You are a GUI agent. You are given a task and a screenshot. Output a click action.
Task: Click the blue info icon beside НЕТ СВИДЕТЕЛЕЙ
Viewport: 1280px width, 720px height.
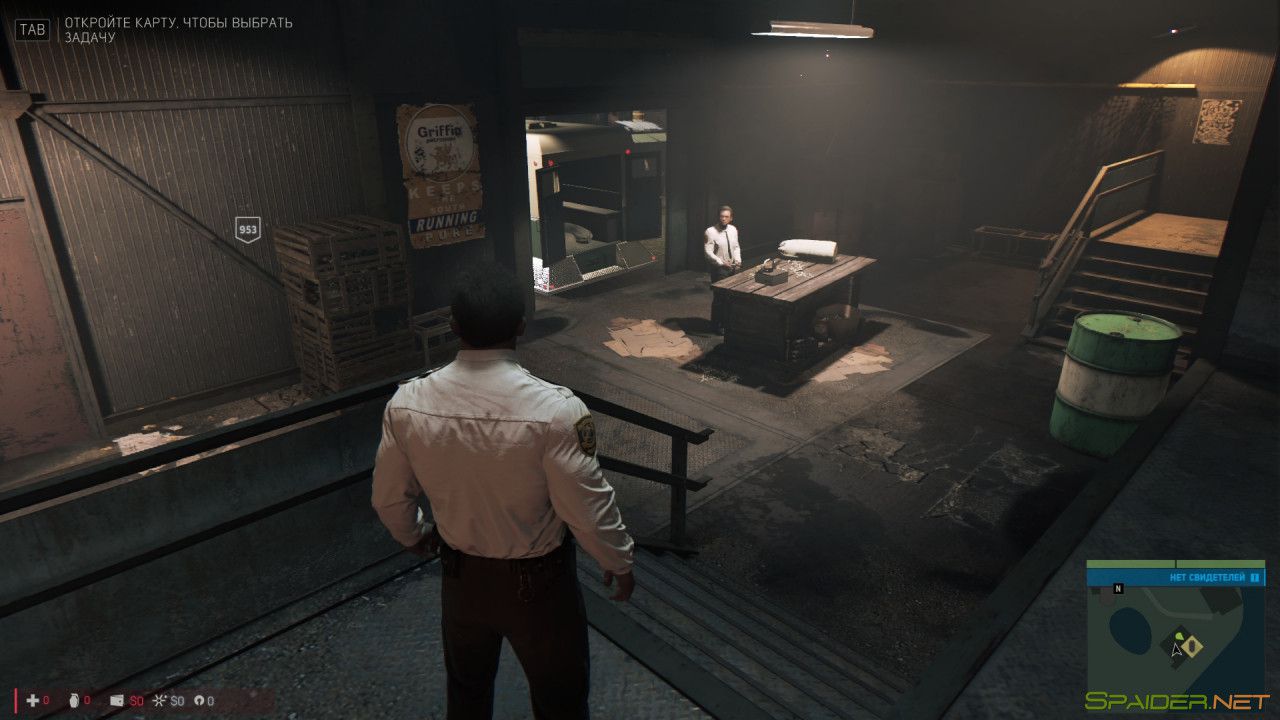(x=1254, y=577)
